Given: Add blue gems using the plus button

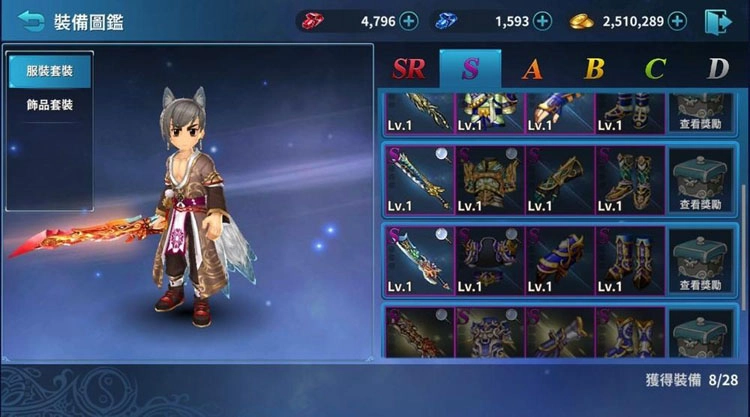Looking at the screenshot, I should click(542, 20).
